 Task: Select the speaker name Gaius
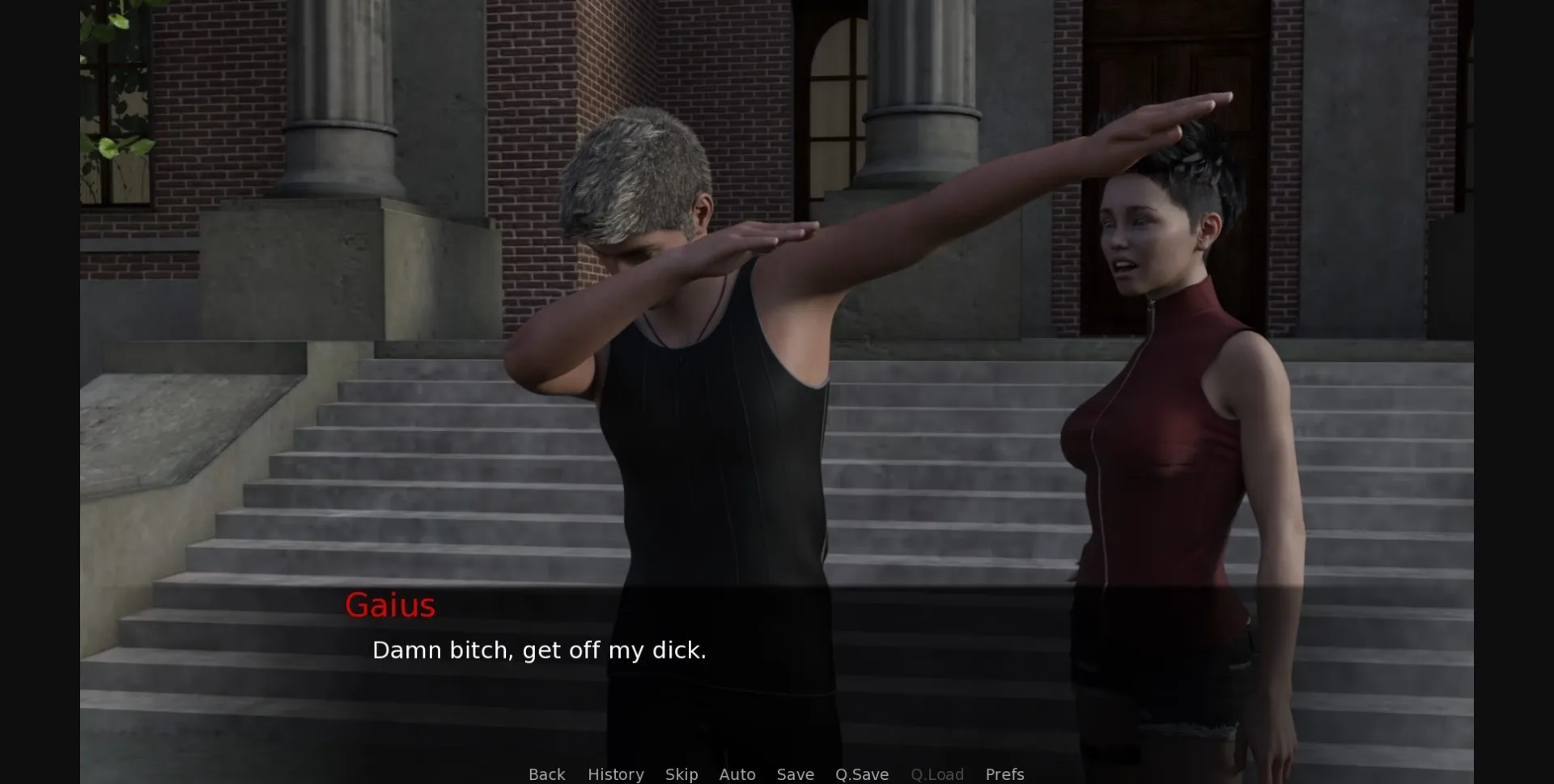[391, 605]
